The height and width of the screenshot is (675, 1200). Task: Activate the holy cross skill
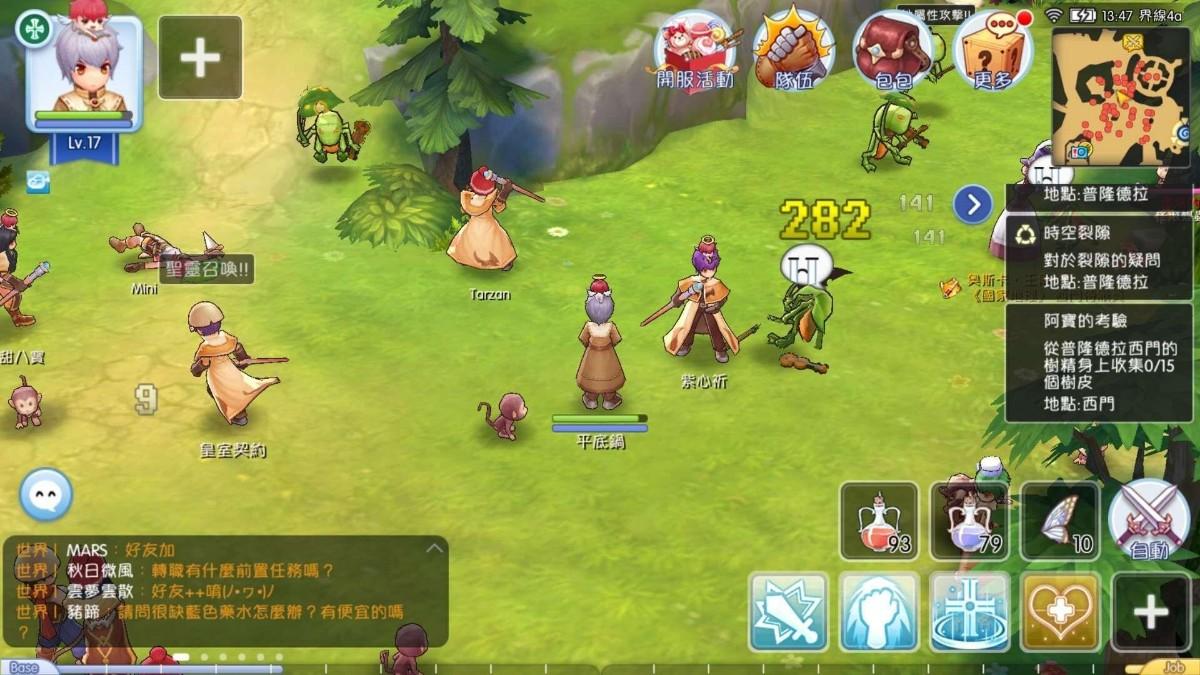click(x=969, y=611)
